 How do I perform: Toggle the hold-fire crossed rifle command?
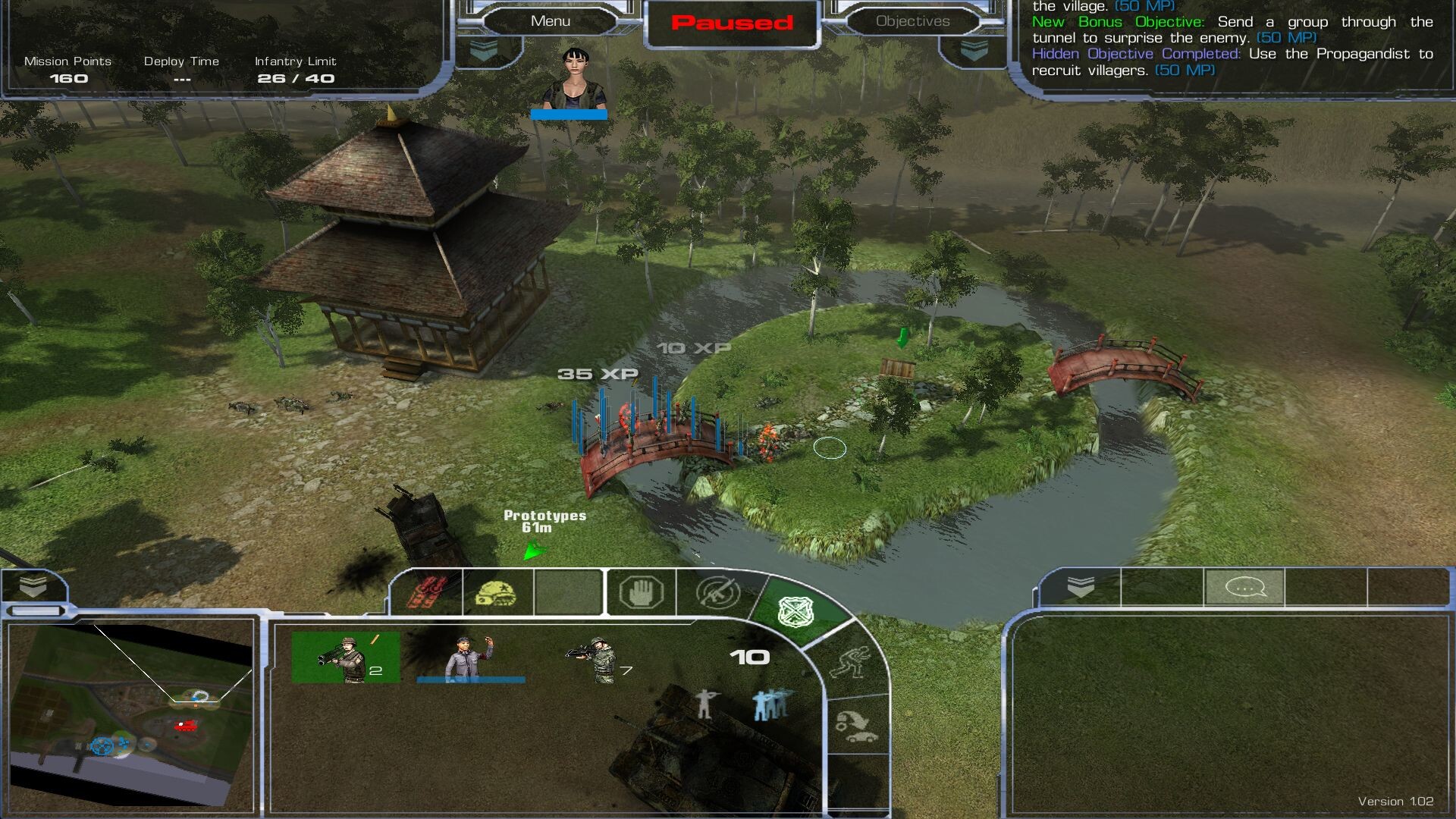[x=717, y=592]
